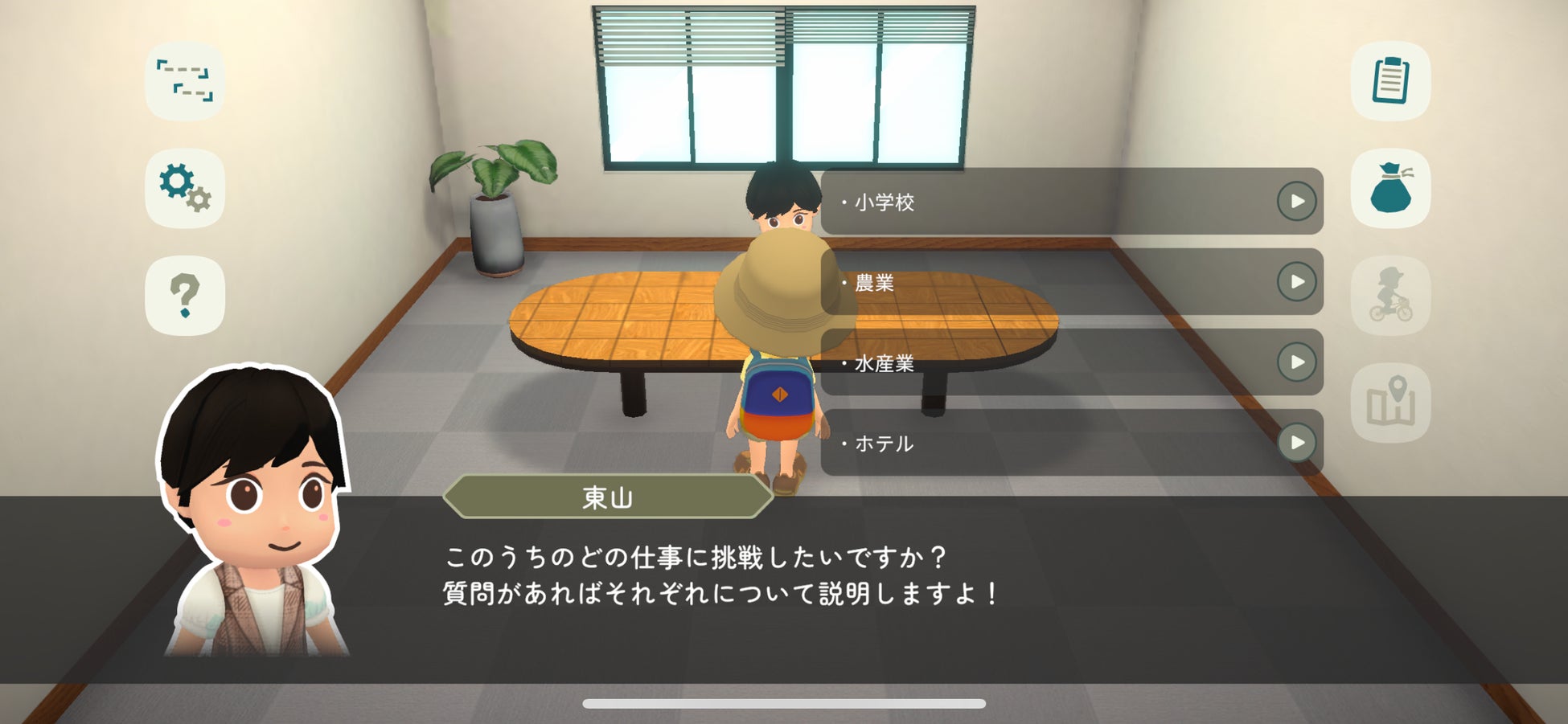This screenshot has width=1568, height=724.
Task: Choose the 小学校 dialogue option
Action: pyautogui.click(x=1071, y=202)
